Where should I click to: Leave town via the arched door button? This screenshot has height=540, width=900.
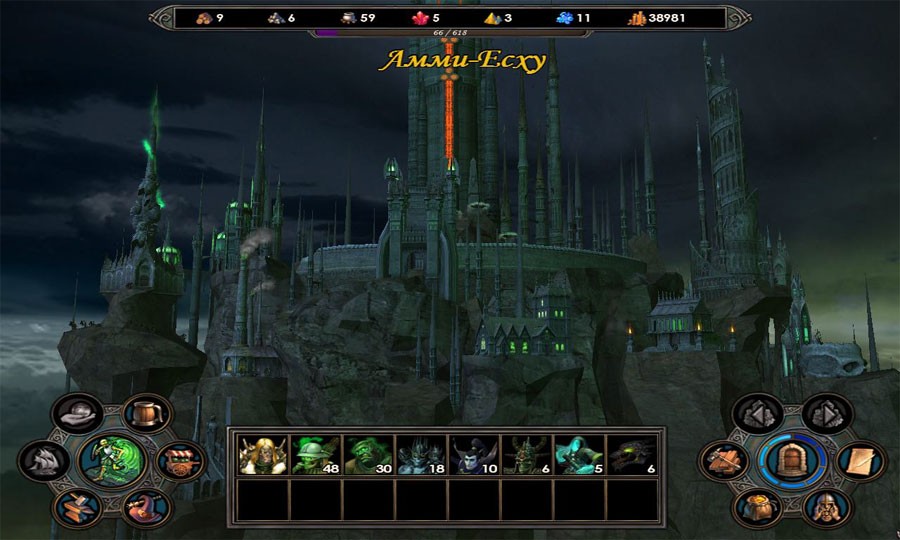(x=791, y=460)
